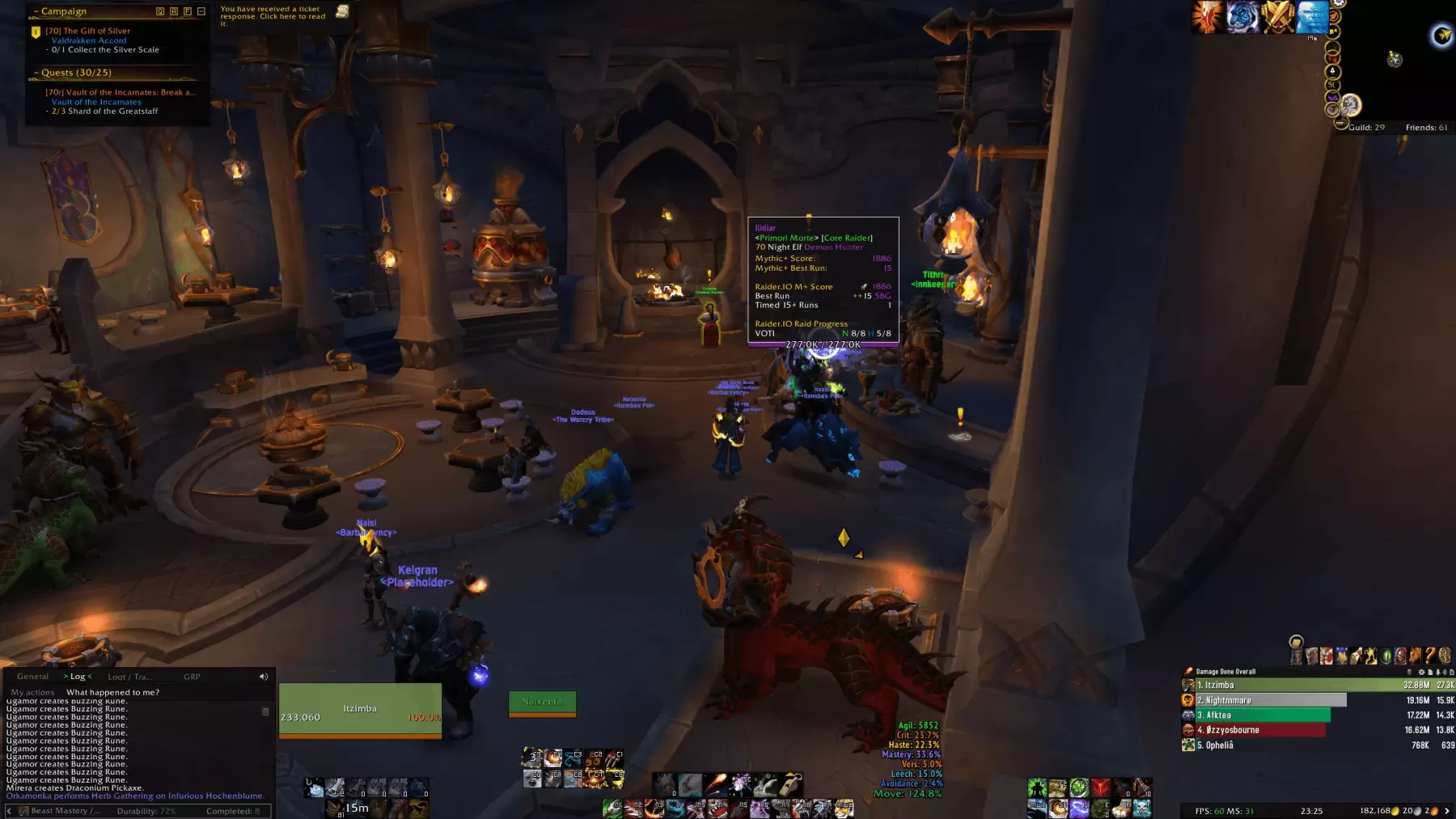Click the skull icon beside Nightmmare's damage bar

(1187, 700)
